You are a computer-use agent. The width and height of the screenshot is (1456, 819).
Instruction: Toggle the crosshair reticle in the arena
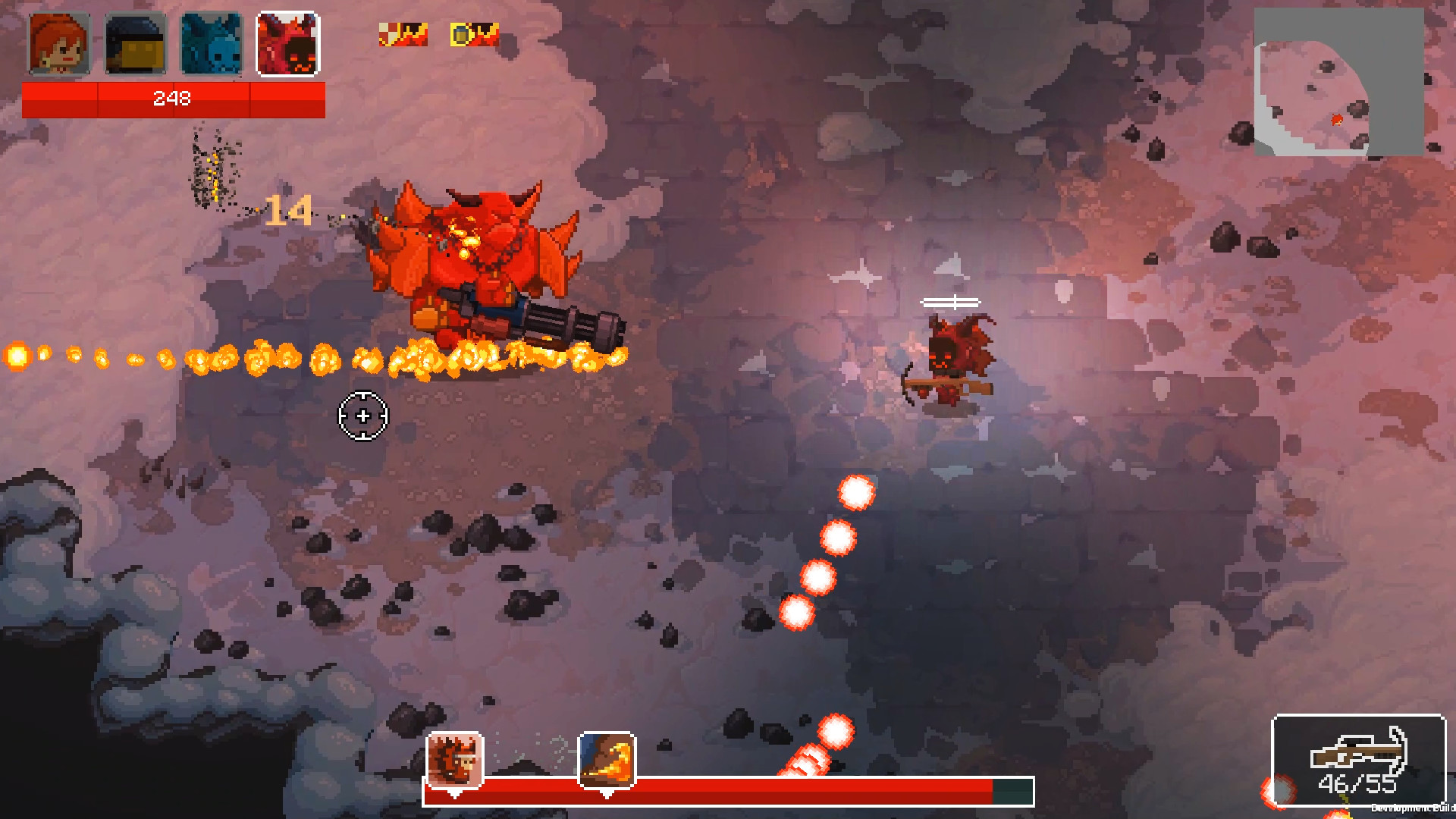click(362, 416)
